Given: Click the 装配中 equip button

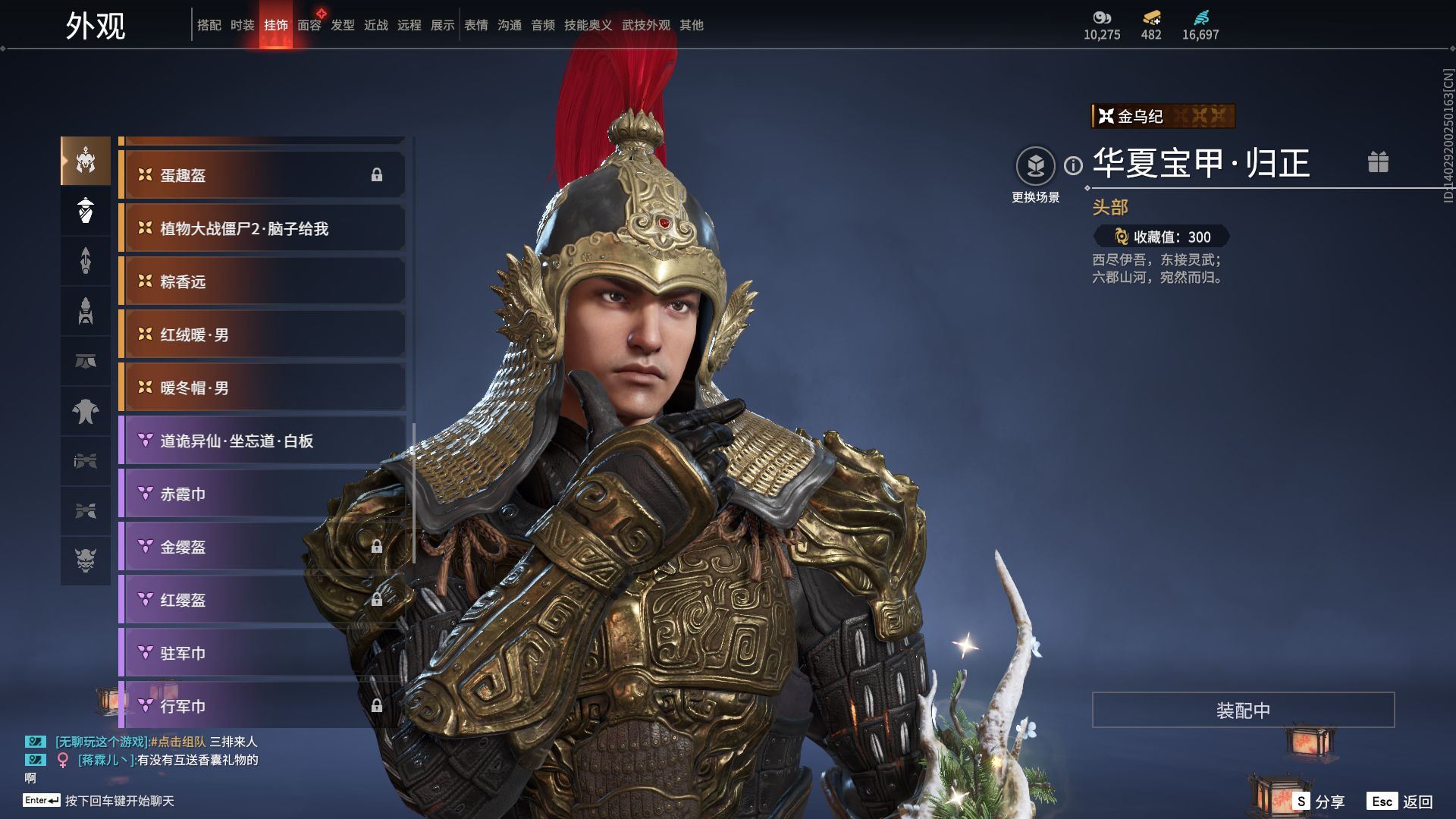Looking at the screenshot, I should (x=1243, y=710).
